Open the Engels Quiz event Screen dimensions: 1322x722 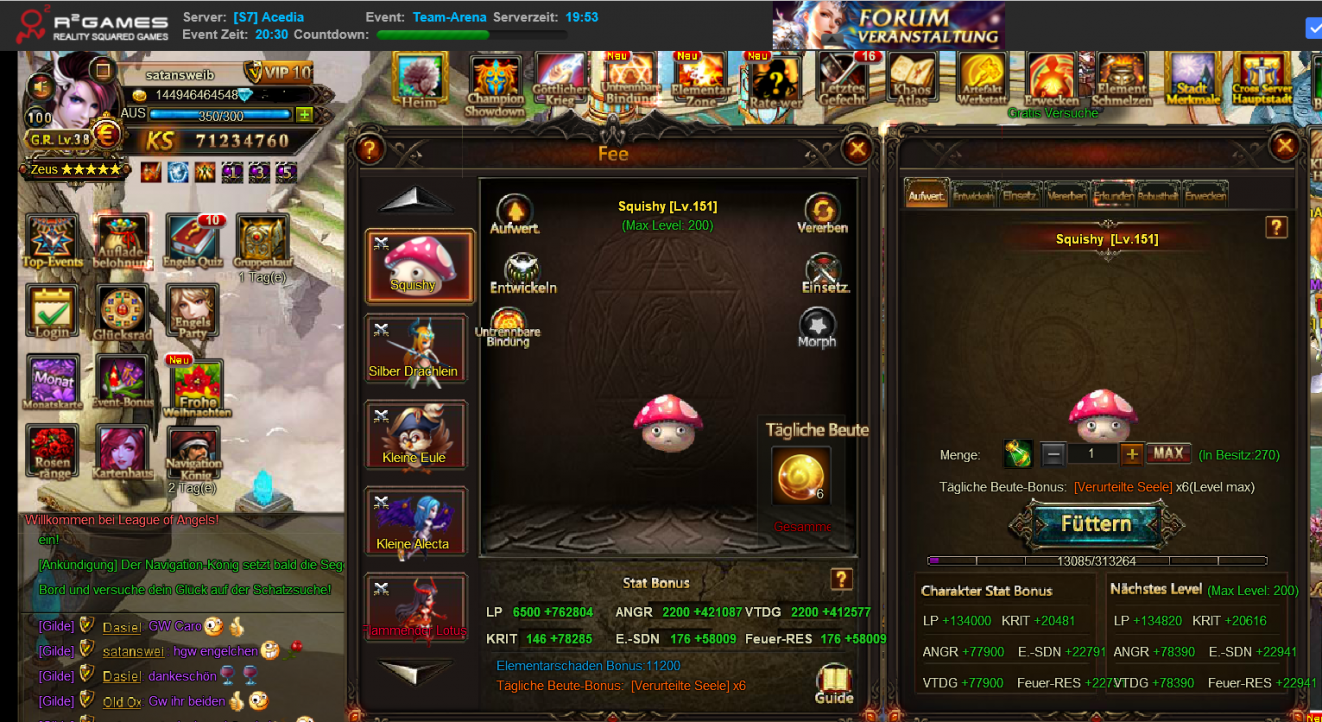(x=194, y=242)
